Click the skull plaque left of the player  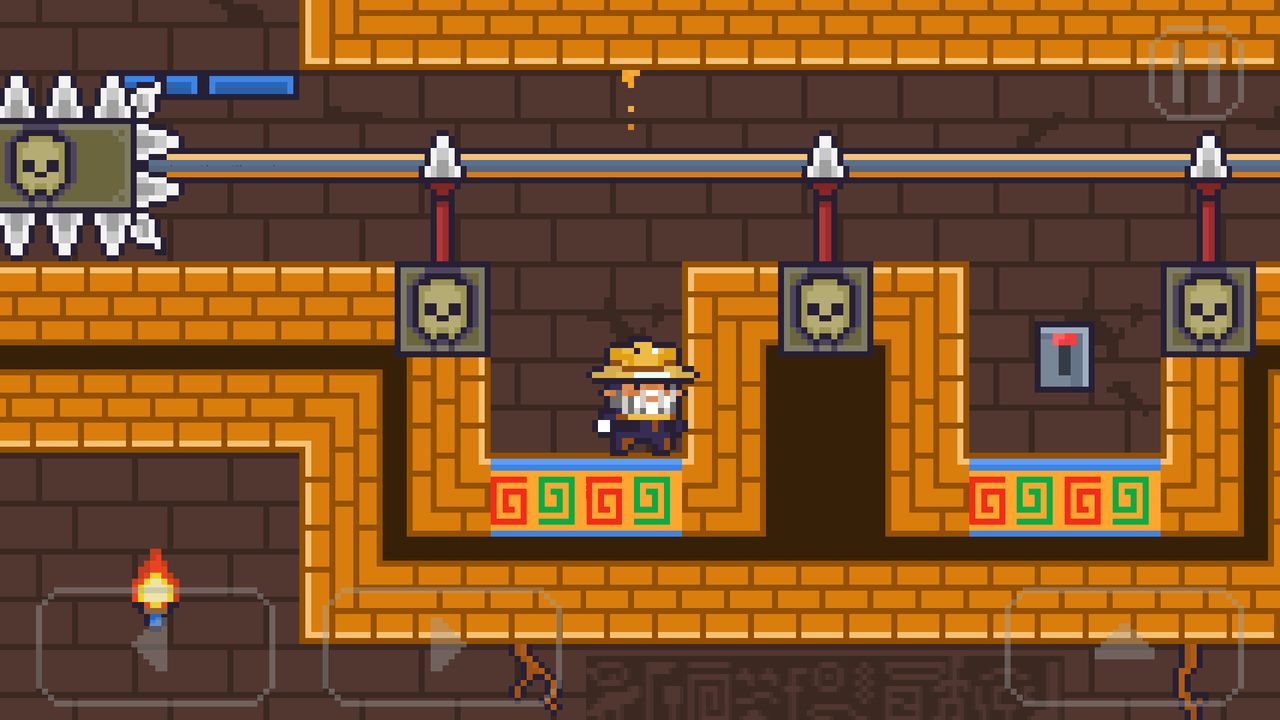440,310
